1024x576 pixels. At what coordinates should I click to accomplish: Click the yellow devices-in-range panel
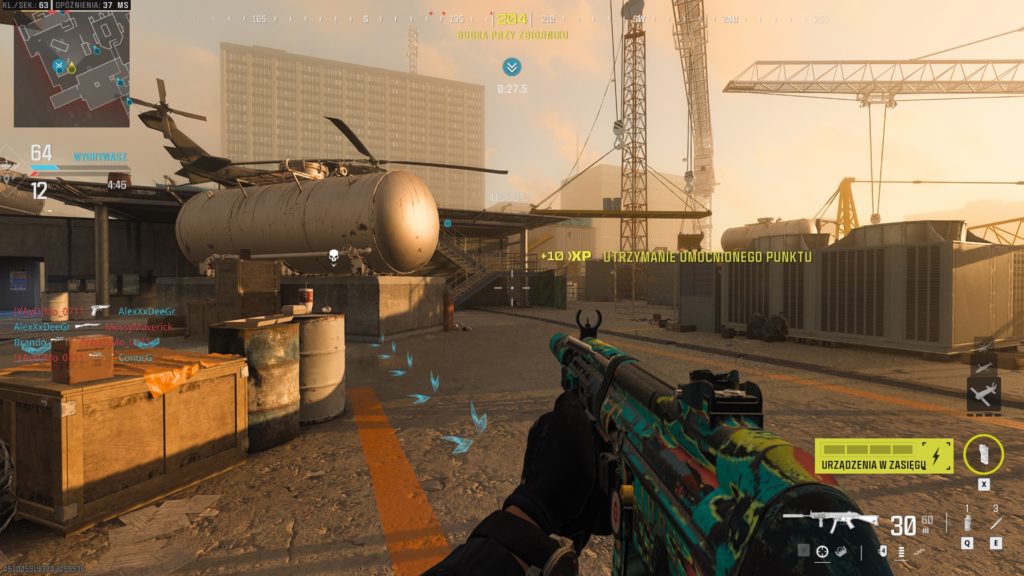883,455
